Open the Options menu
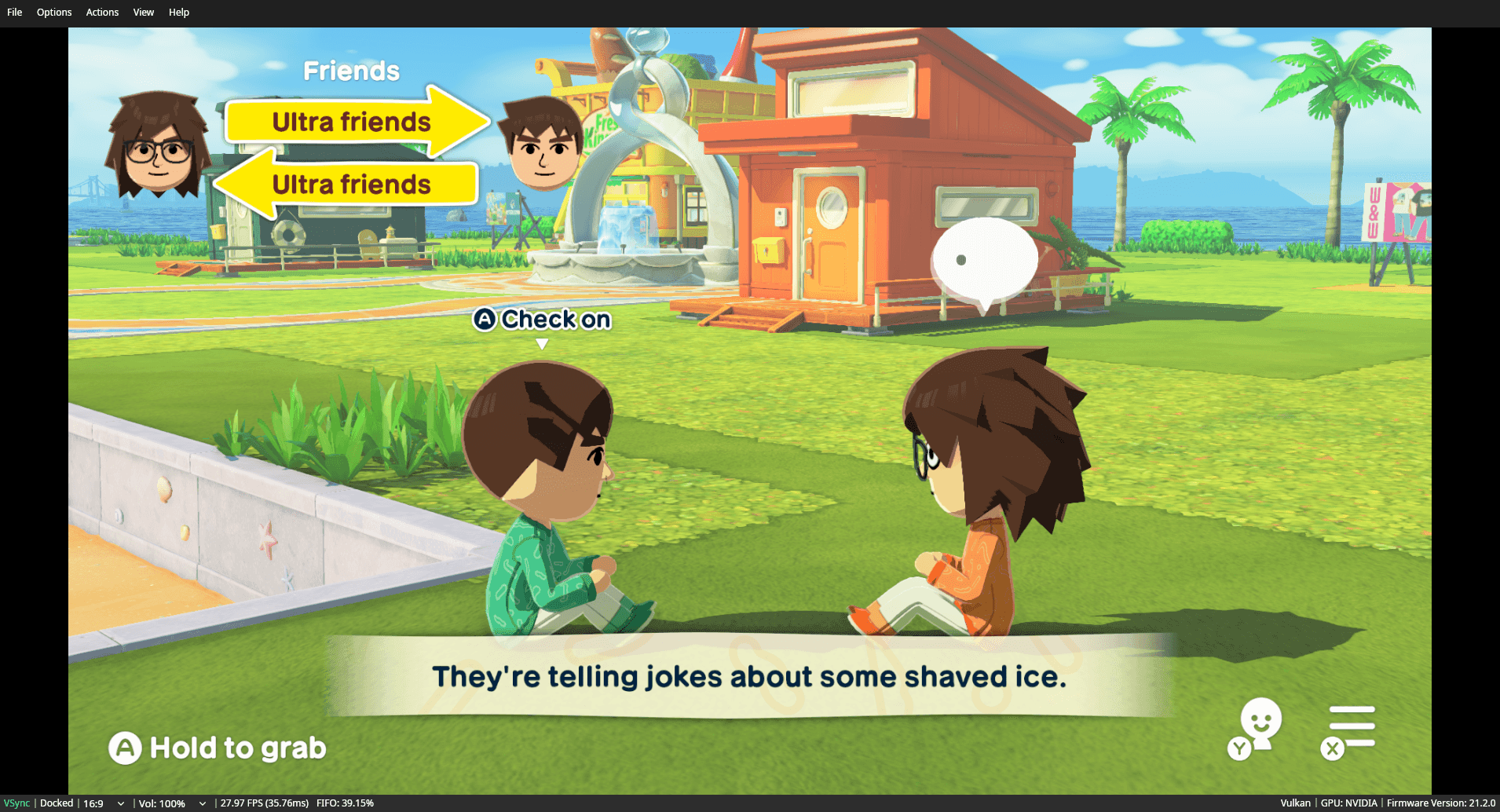 (x=53, y=12)
